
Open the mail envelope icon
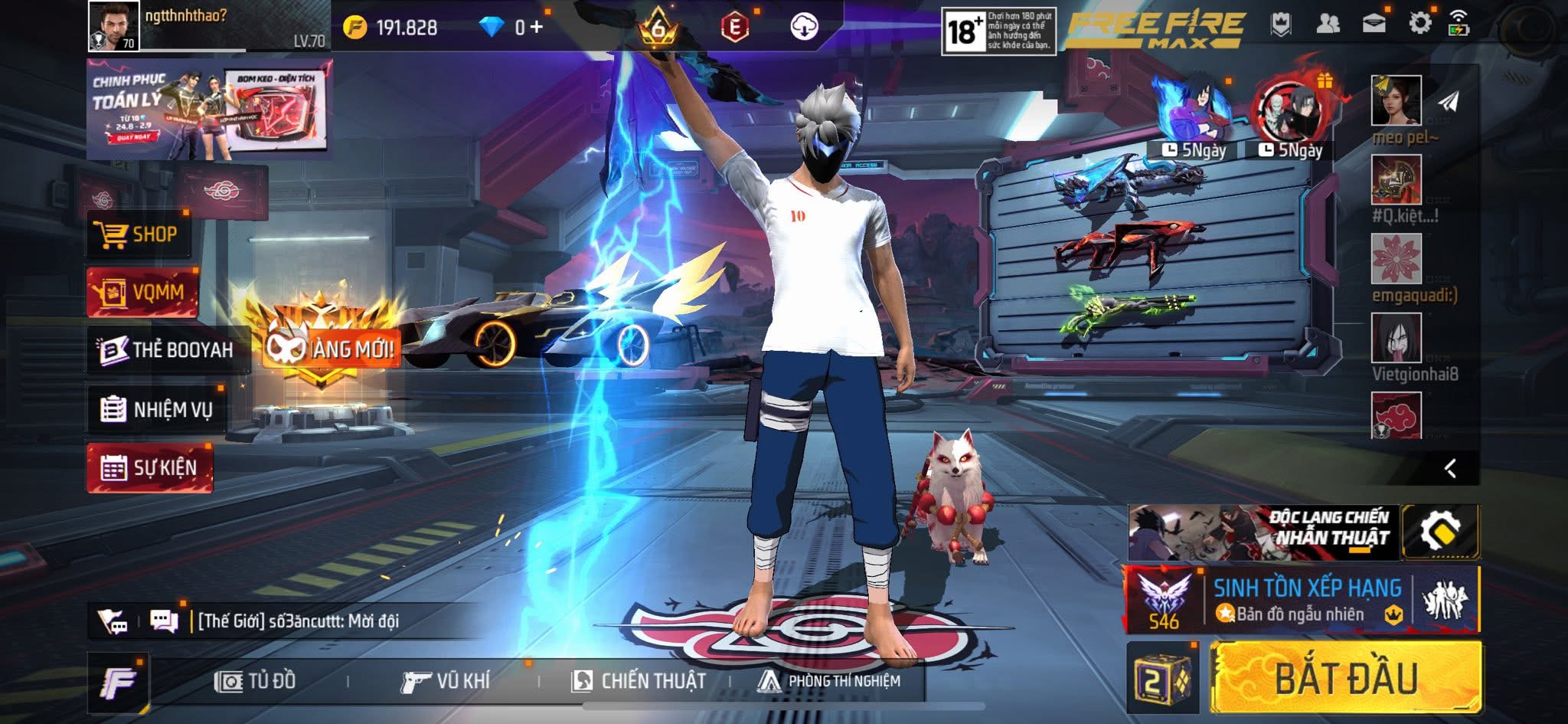(1374, 24)
